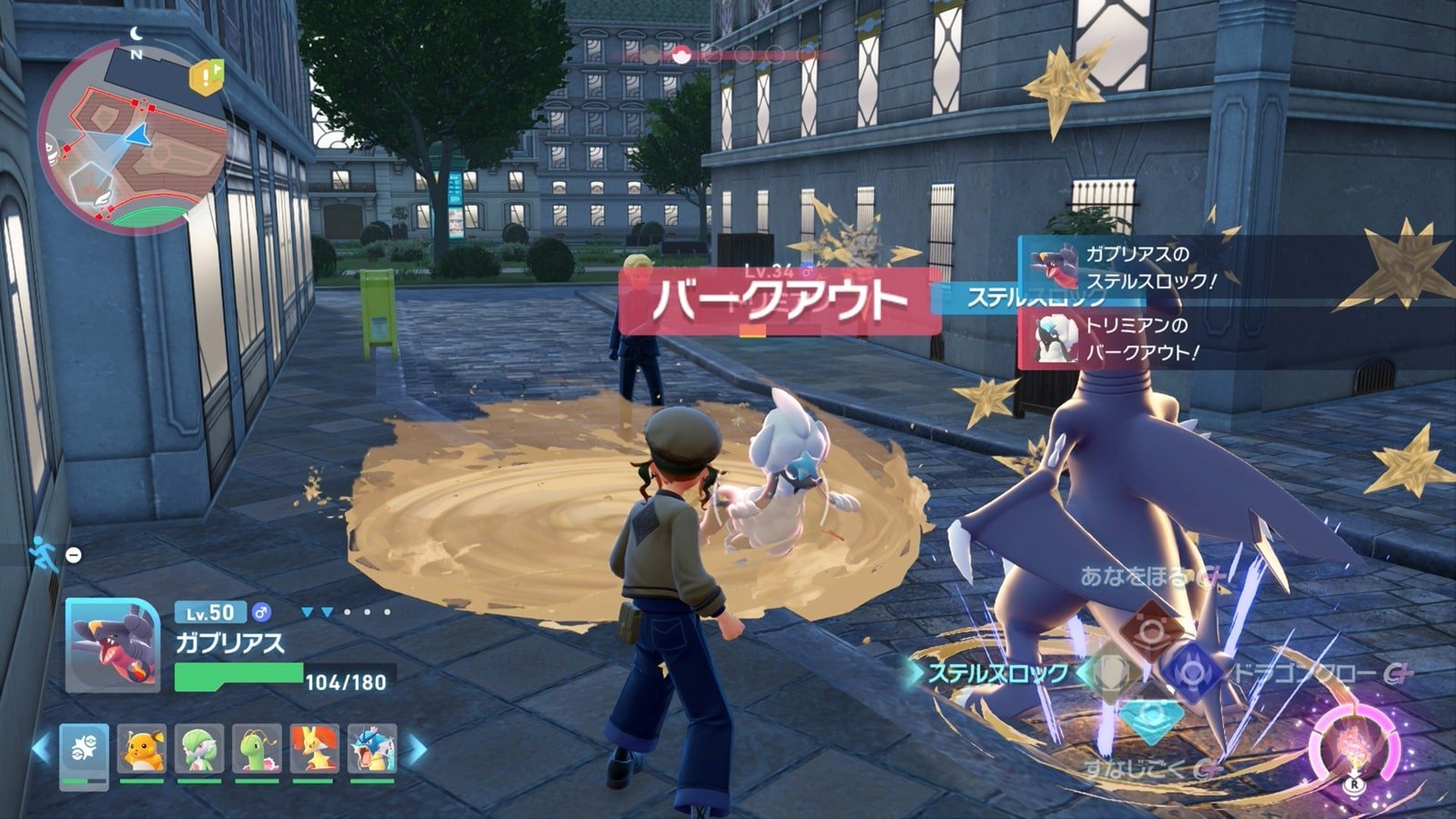Click the party bar right arrow

(x=416, y=750)
